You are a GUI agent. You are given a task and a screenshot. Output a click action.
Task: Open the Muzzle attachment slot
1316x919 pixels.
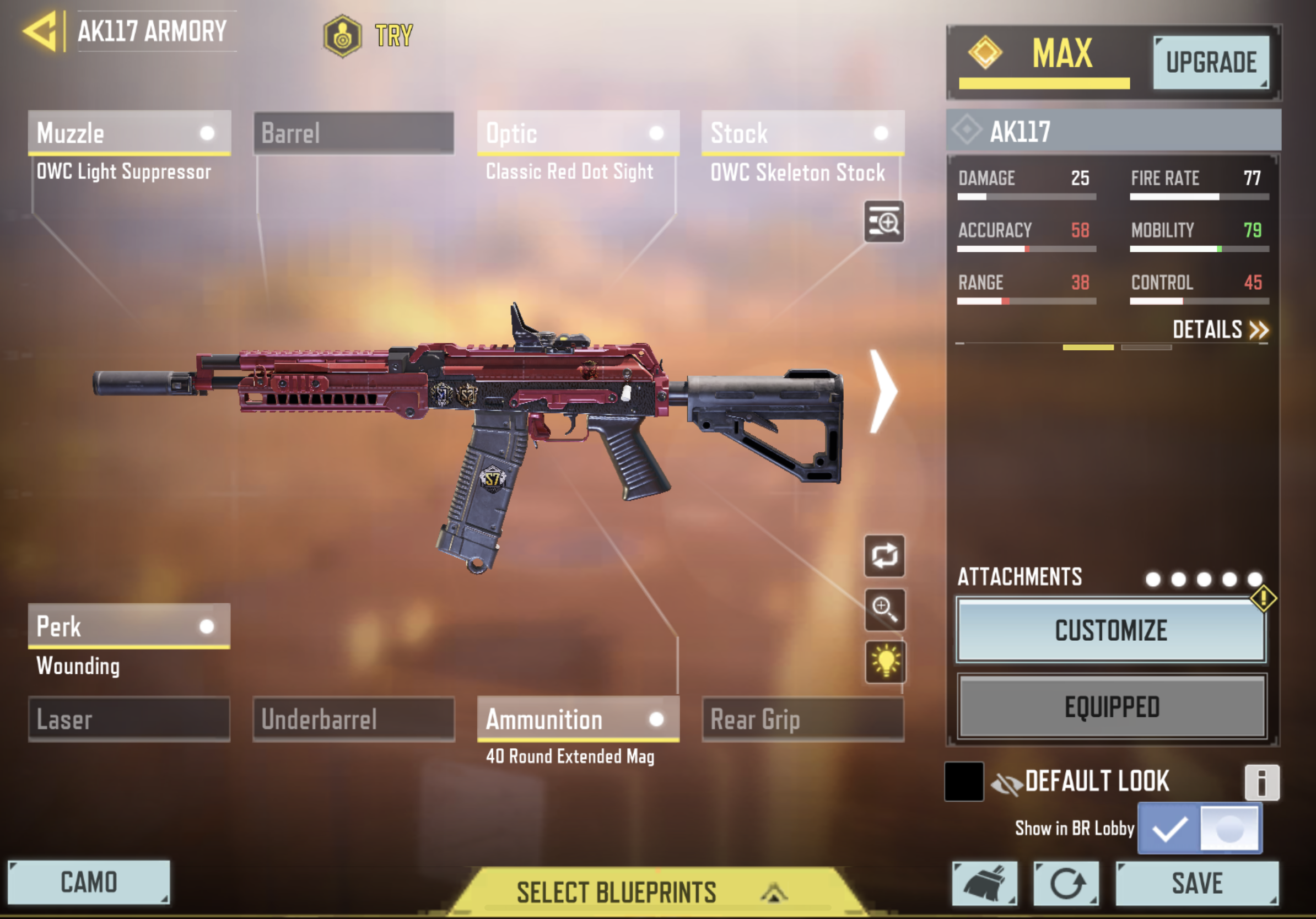tap(129, 133)
